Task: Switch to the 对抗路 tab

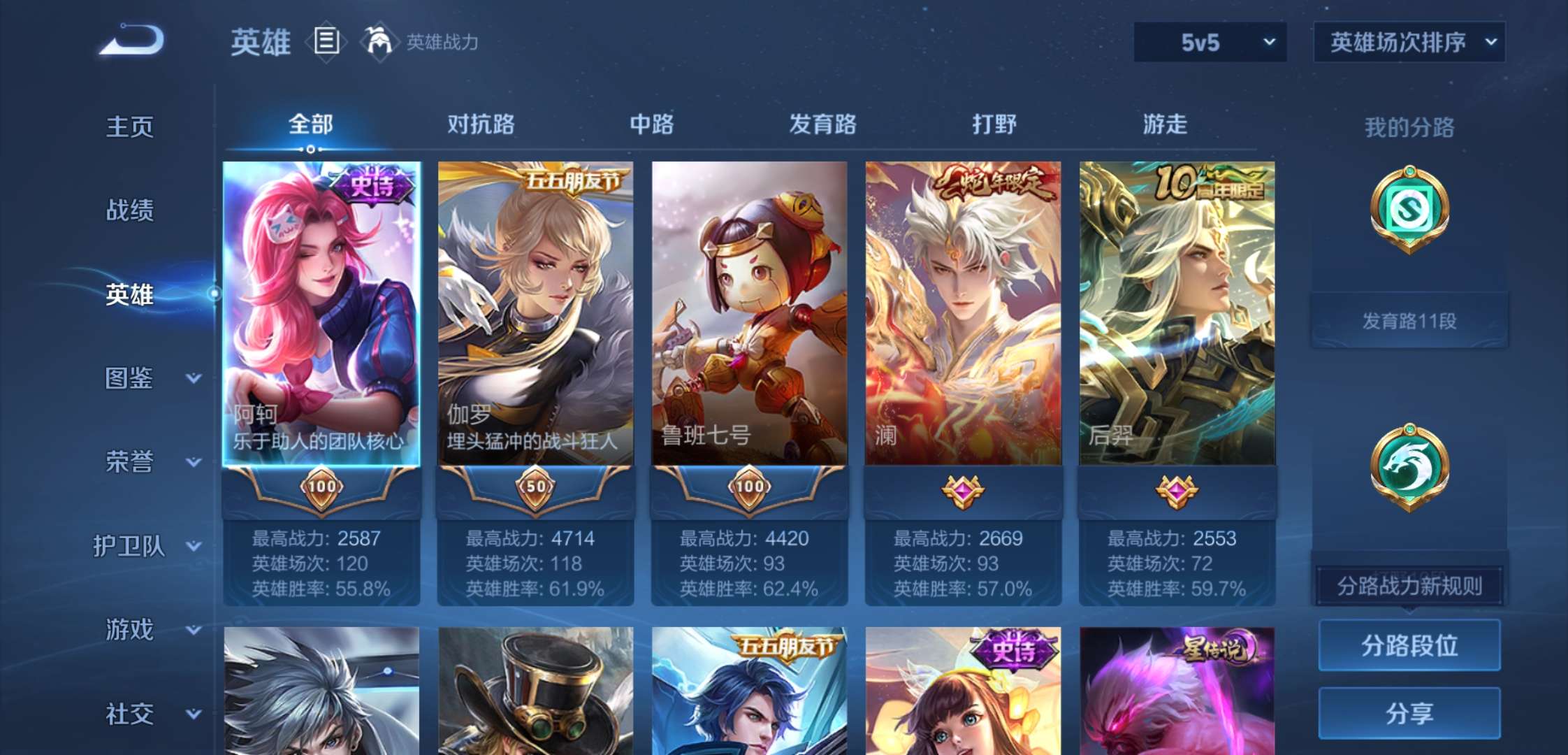Action: 482,124
